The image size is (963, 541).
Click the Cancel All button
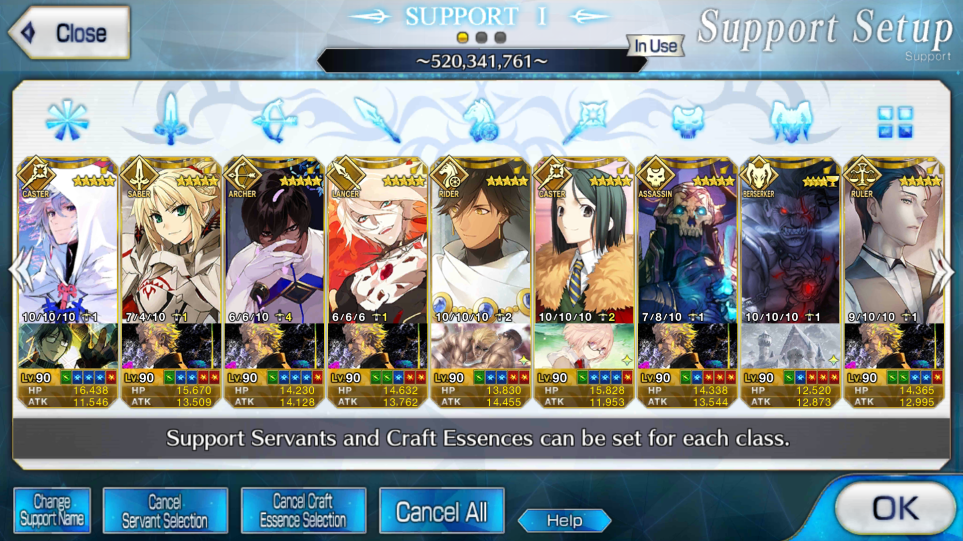pos(441,512)
